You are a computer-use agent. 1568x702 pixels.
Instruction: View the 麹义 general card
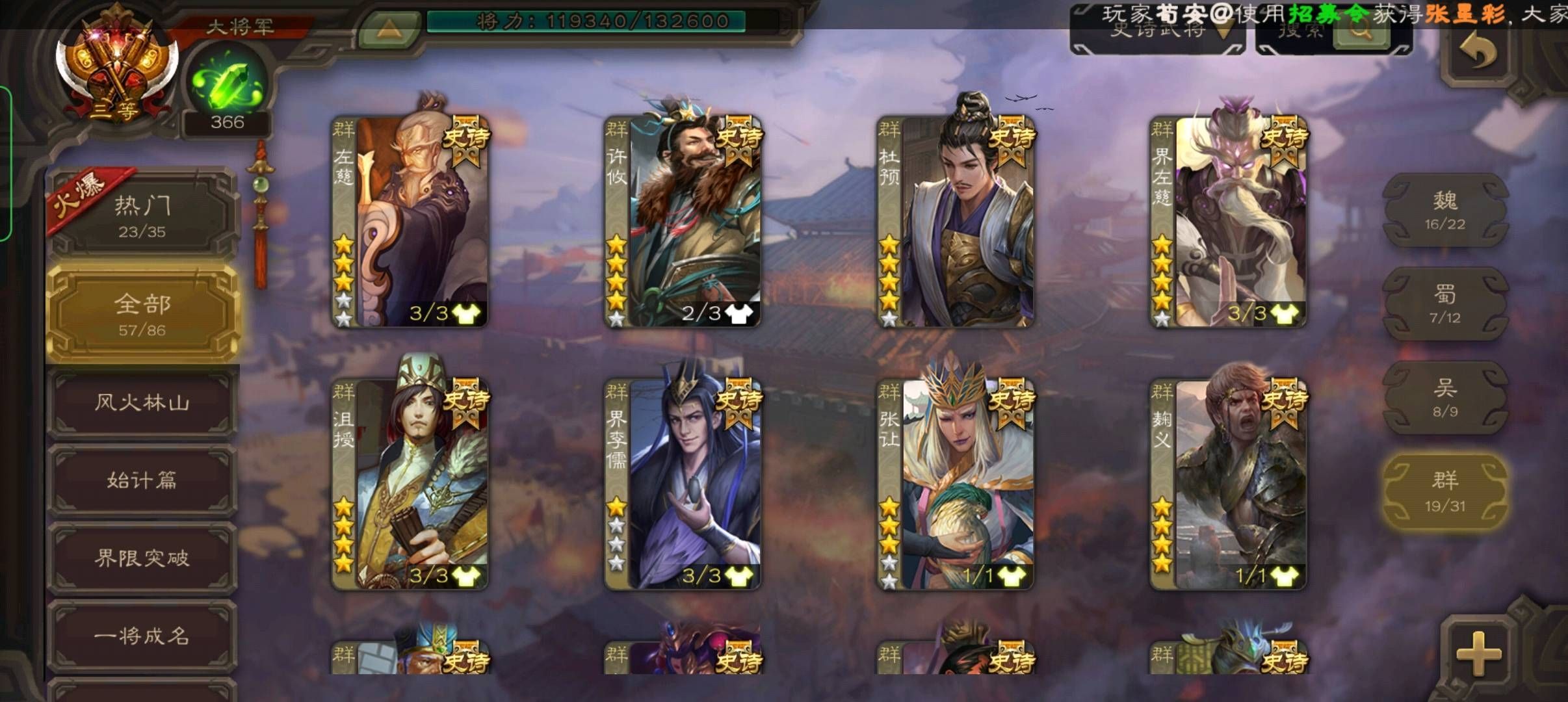click(1229, 484)
